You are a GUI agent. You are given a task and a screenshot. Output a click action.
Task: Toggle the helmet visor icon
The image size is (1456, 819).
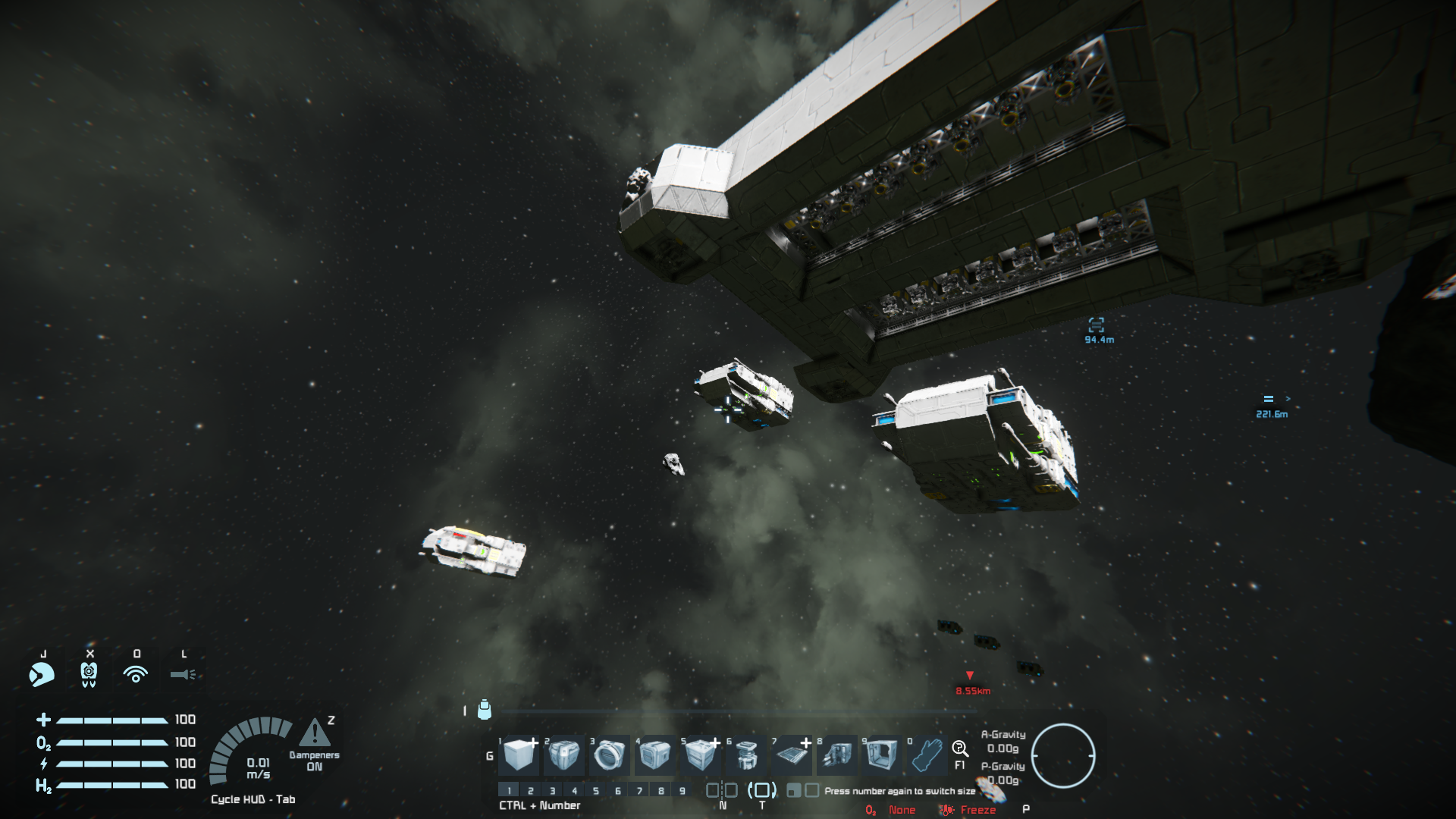(x=42, y=674)
